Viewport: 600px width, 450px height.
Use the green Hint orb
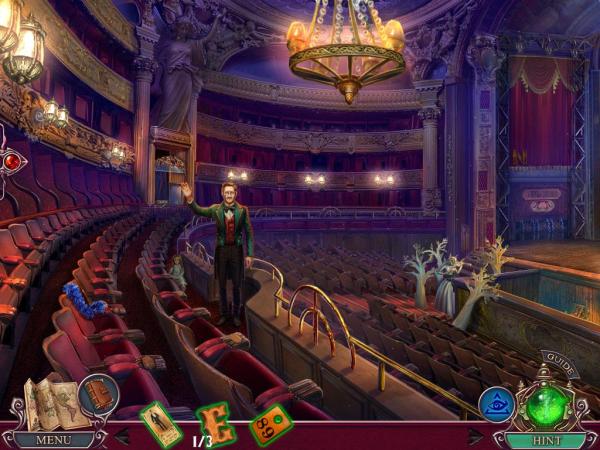[x=546, y=406]
